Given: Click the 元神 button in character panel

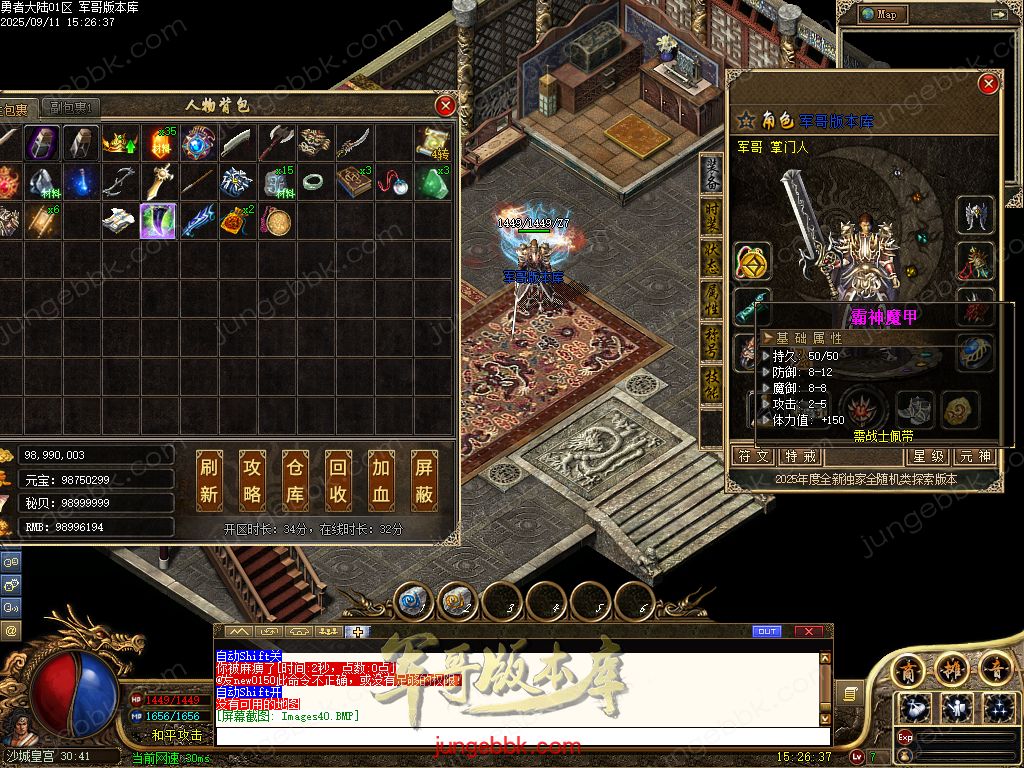Looking at the screenshot, I should pyautogui.click(x=975, y=456).
